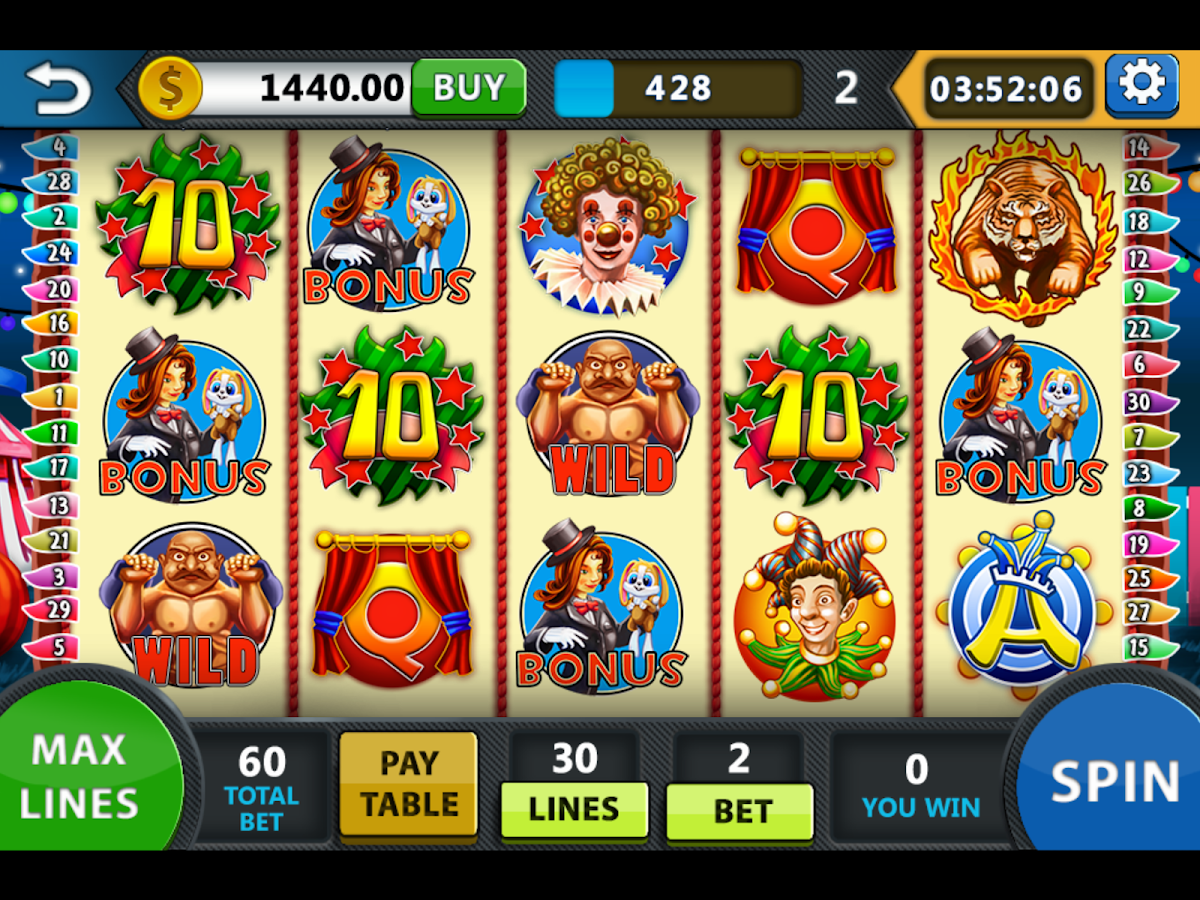Spin the slot reels
Screen dimensions: 1200x900
[1114, 782]
